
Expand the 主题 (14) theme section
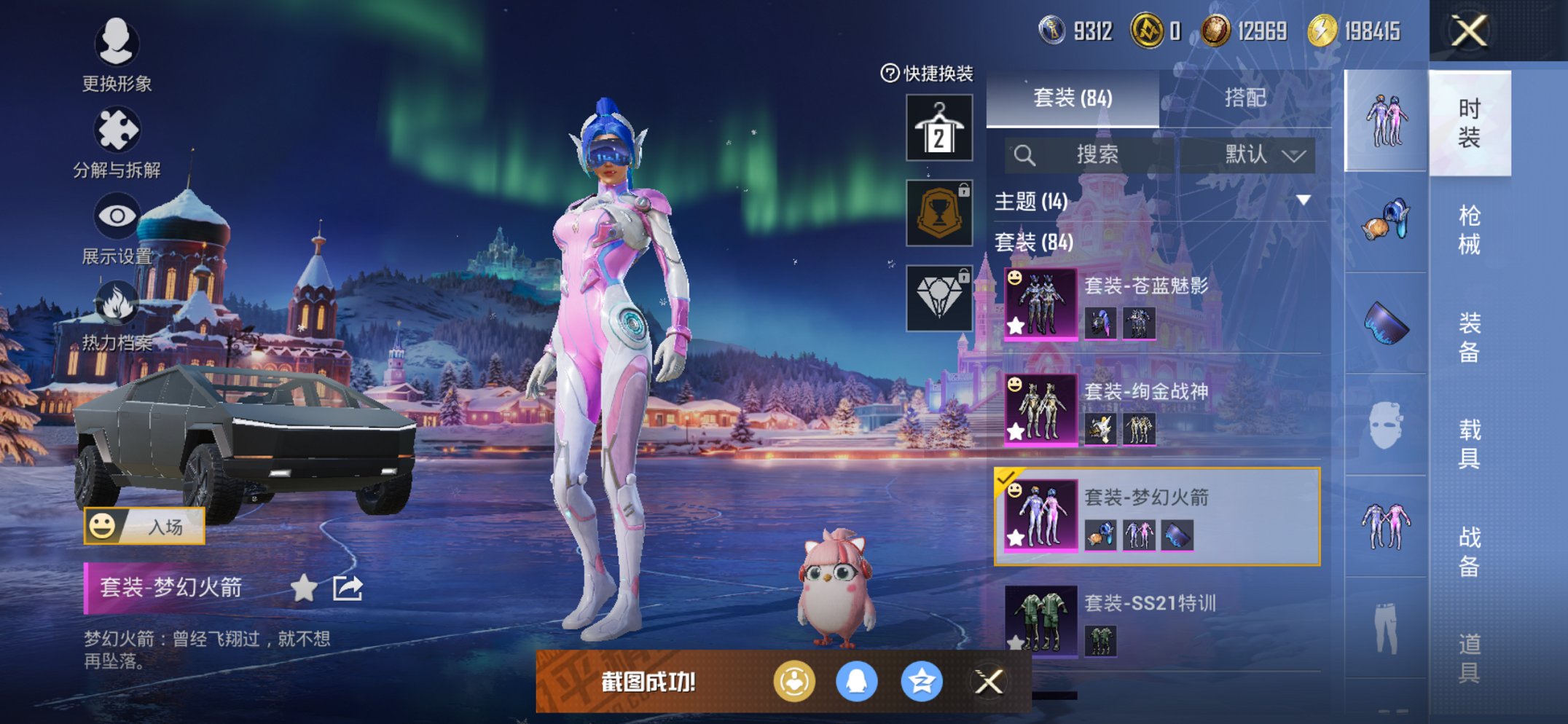click(x=1303, y=200)
